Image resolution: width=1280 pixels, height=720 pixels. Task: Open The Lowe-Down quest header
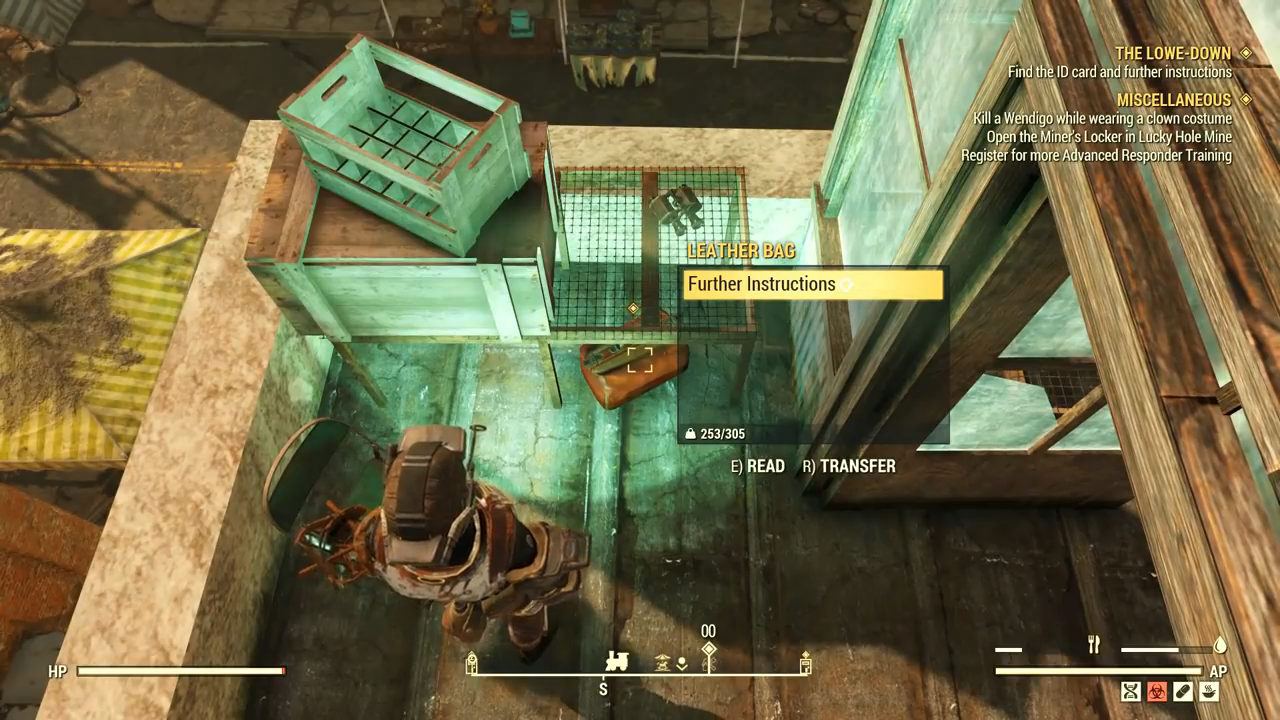[x=1172, y=53]
